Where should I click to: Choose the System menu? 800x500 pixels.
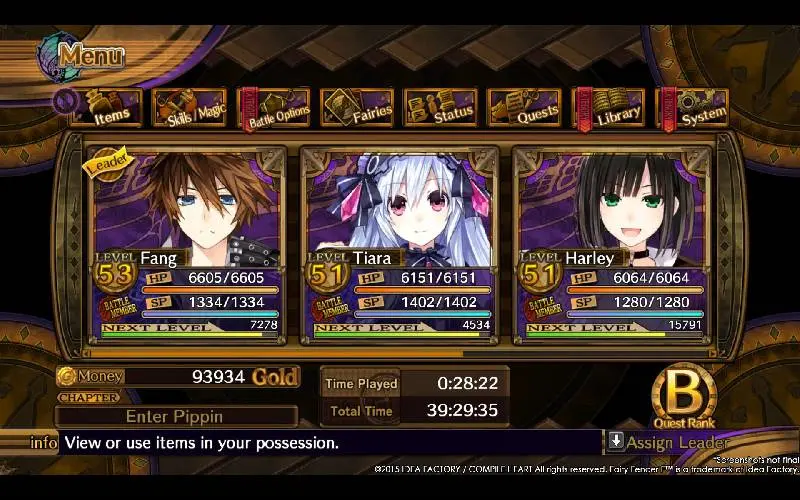(692, 109)
